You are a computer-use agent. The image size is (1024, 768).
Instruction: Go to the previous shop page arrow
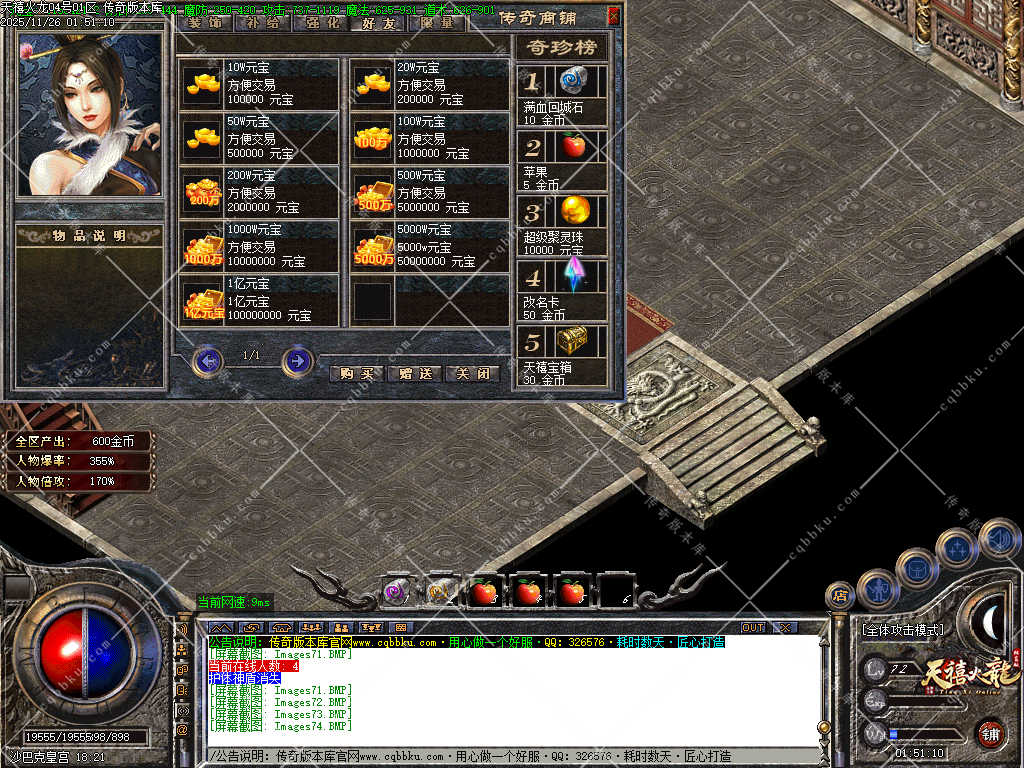[x=207, y=360]
